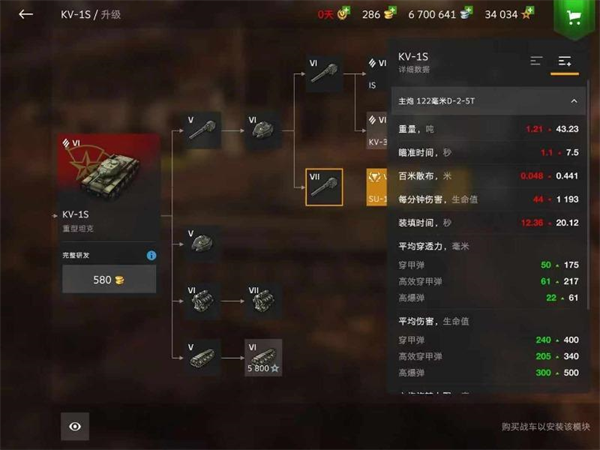The width and height of the screenshot is (600, 450).
Task: Choose the tier V tracks module
Action: [203, 357]
